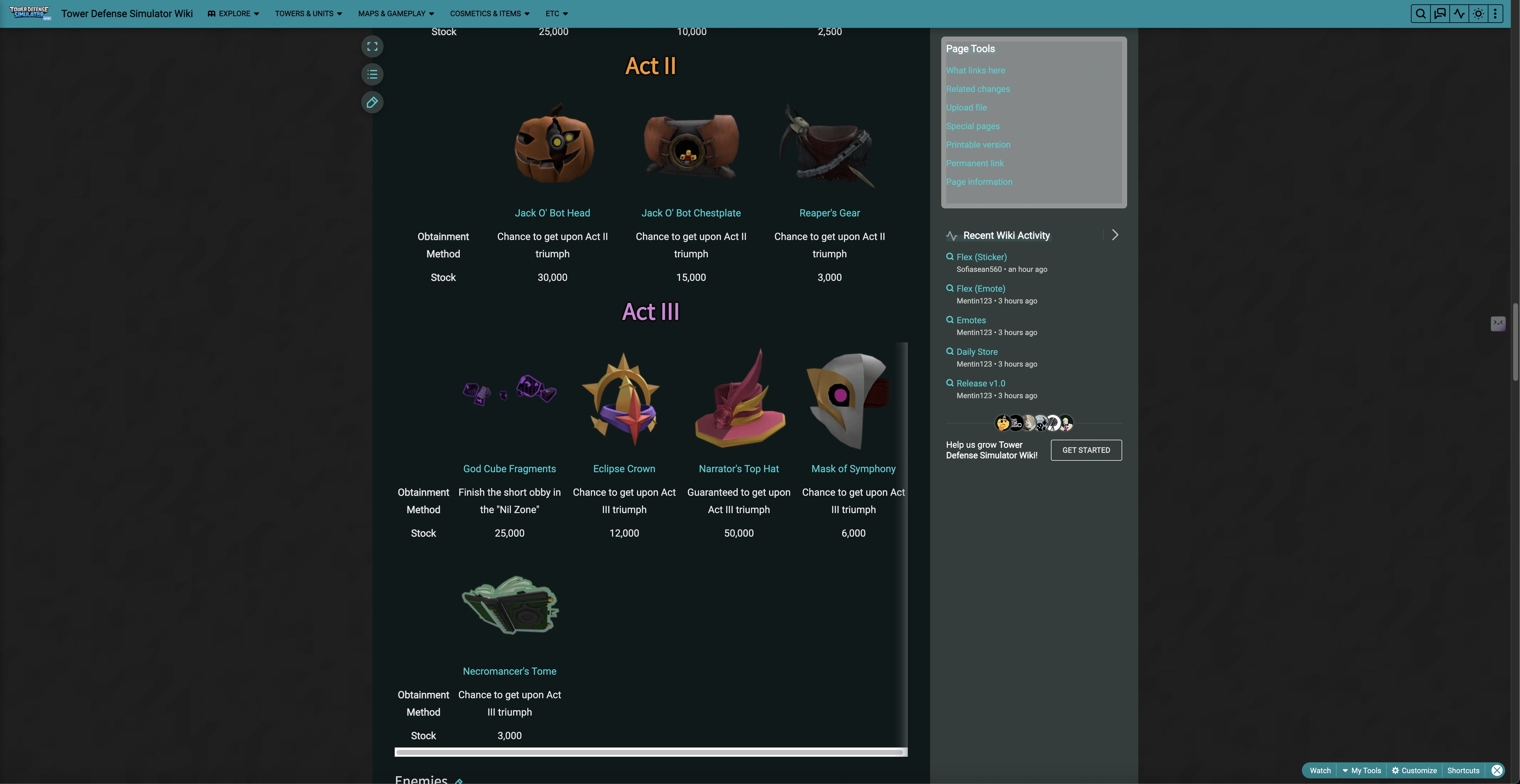Click the GET STARTED button
This screenshot has height=784, width=1520.
tap(1086, 450)
